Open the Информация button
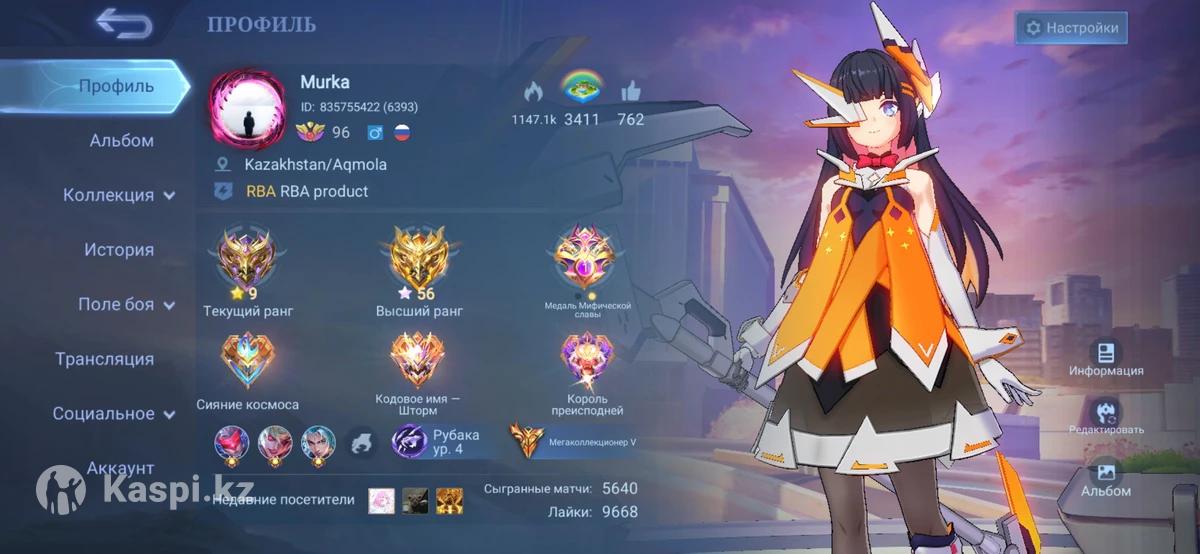The width and height of the screenshot is (1200, 554). 1105,357
